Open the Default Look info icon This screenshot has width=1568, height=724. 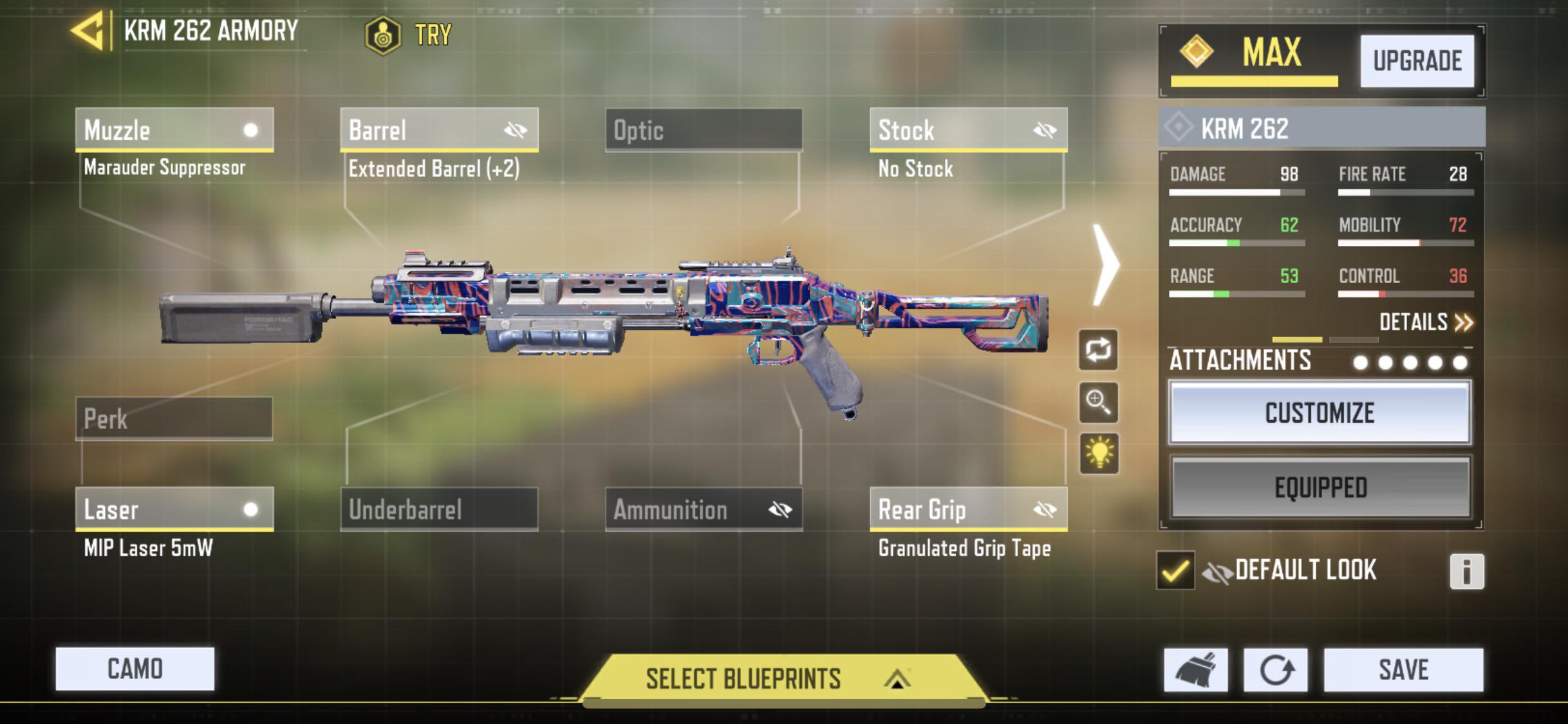click(x=1466, y=571)
